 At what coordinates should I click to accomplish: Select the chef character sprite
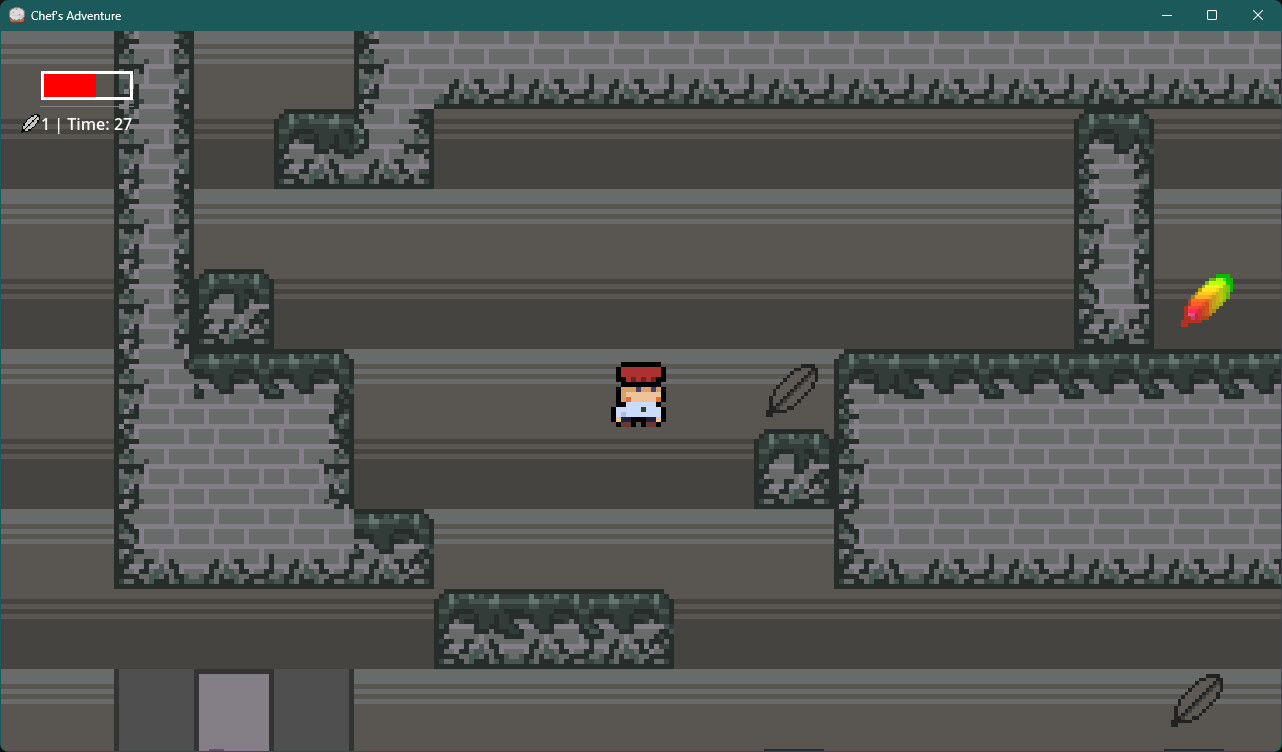pos(640,396)
